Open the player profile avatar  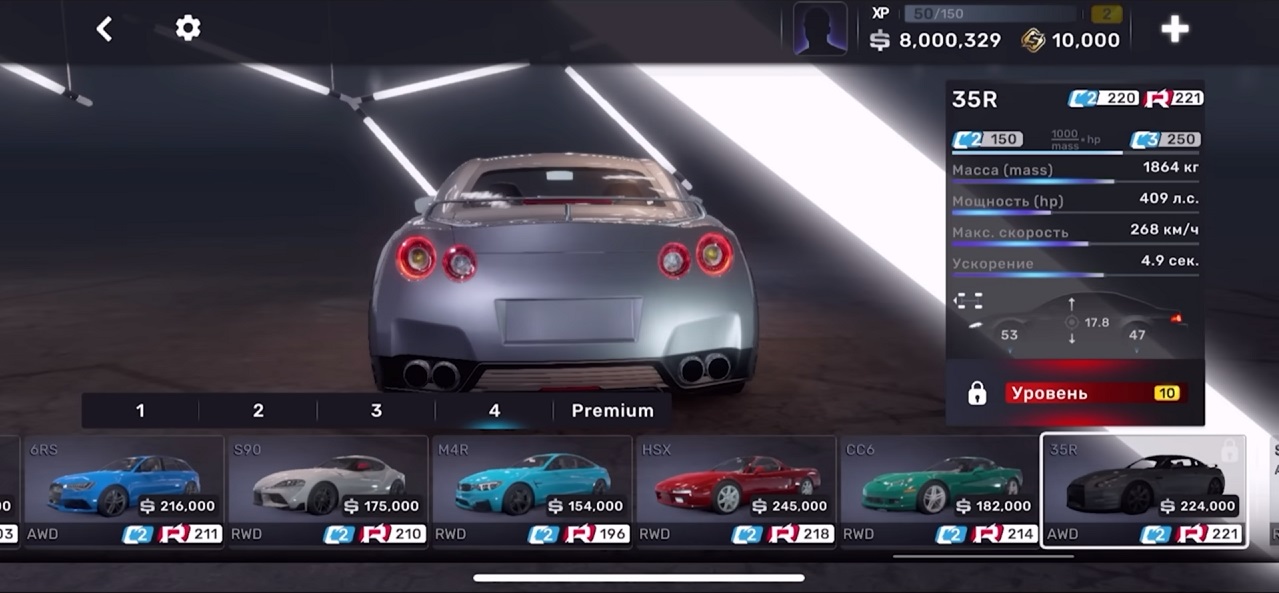(820, 29)
